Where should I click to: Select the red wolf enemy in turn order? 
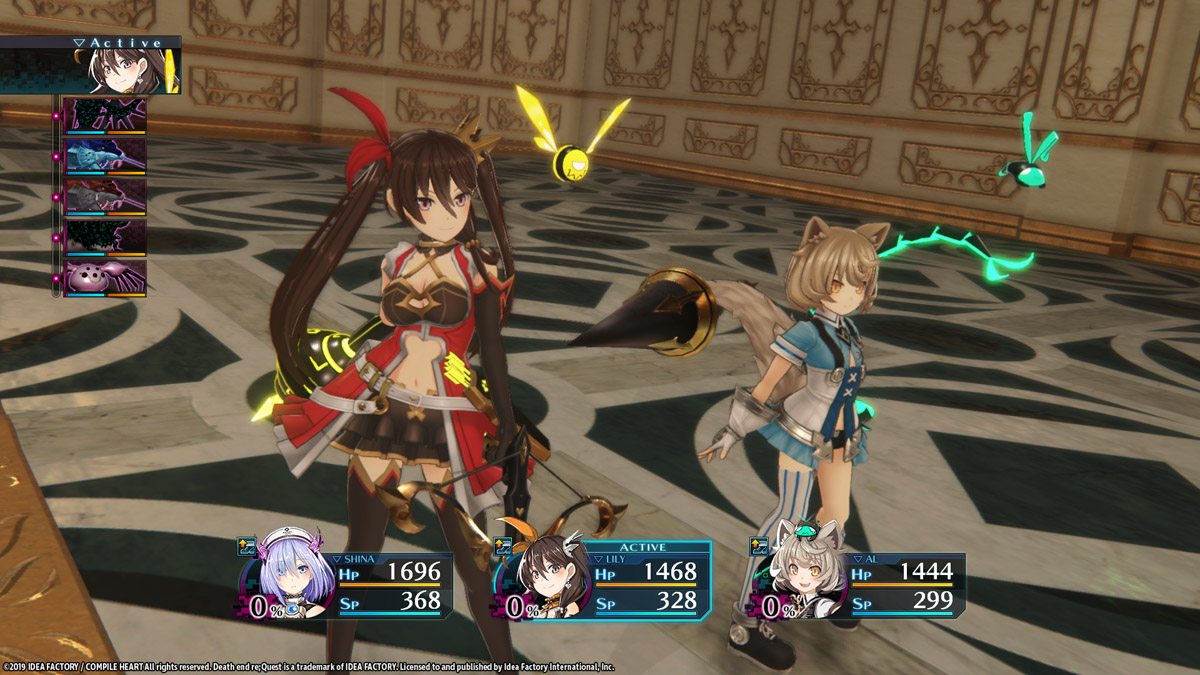click(105, 197)
